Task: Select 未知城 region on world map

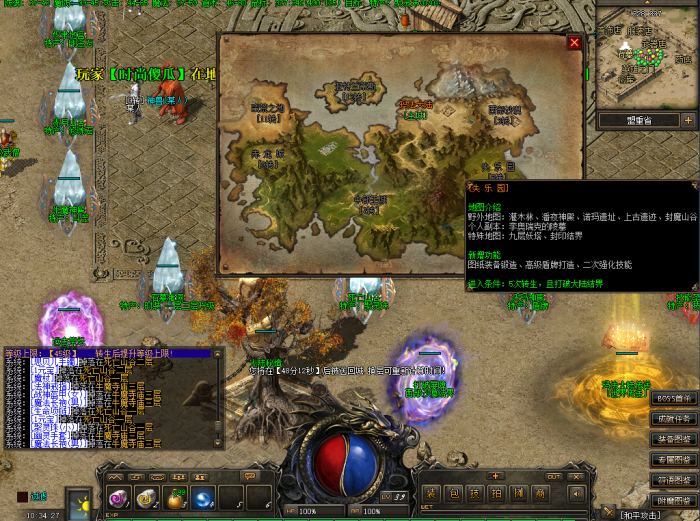Action: pos(266,155)
